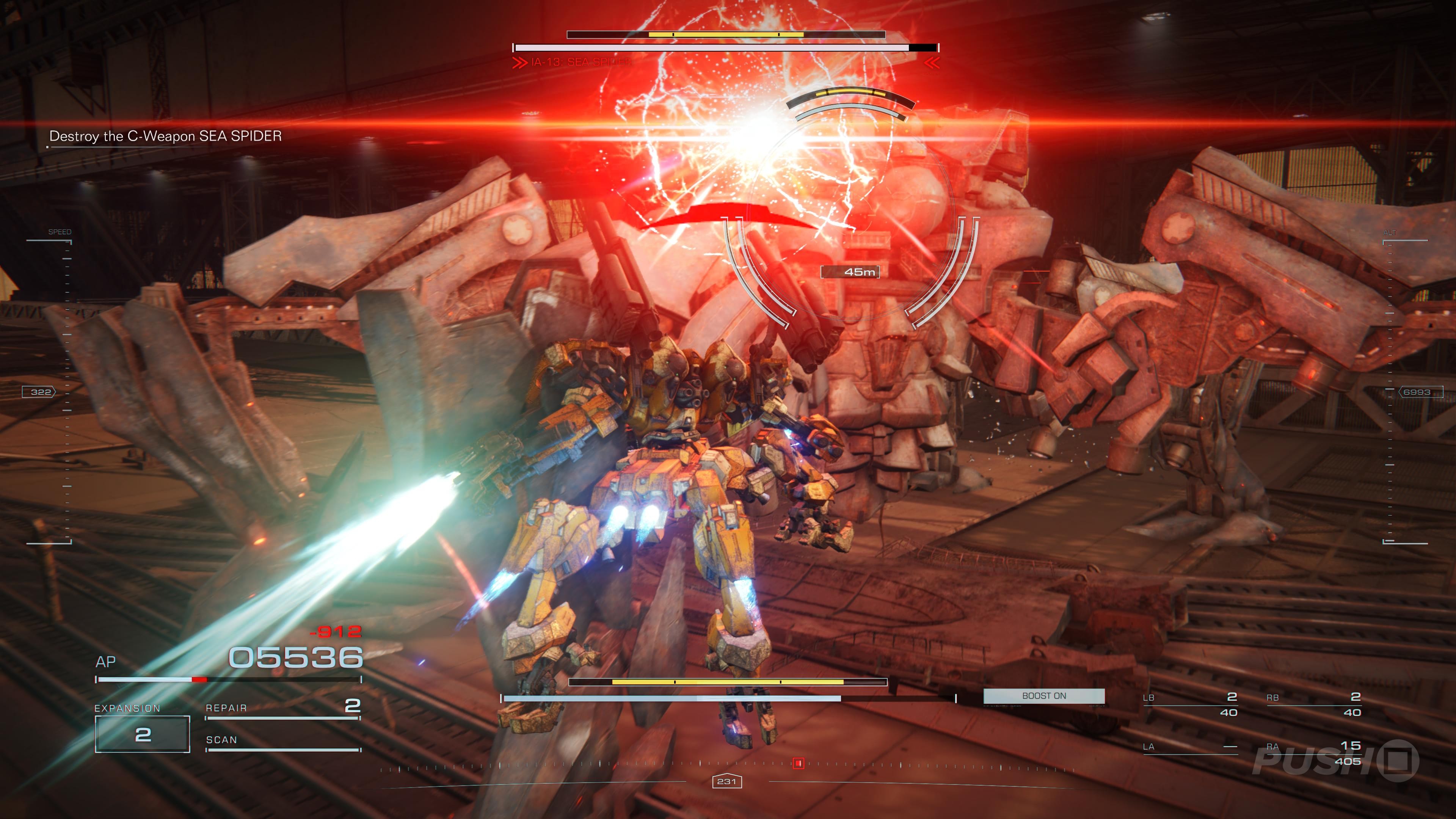This screenshot has width=1456, height=819.
Task: Select the Destroy the C-Weapon SEA SPIDER objective
Action: tap(165, 136)
